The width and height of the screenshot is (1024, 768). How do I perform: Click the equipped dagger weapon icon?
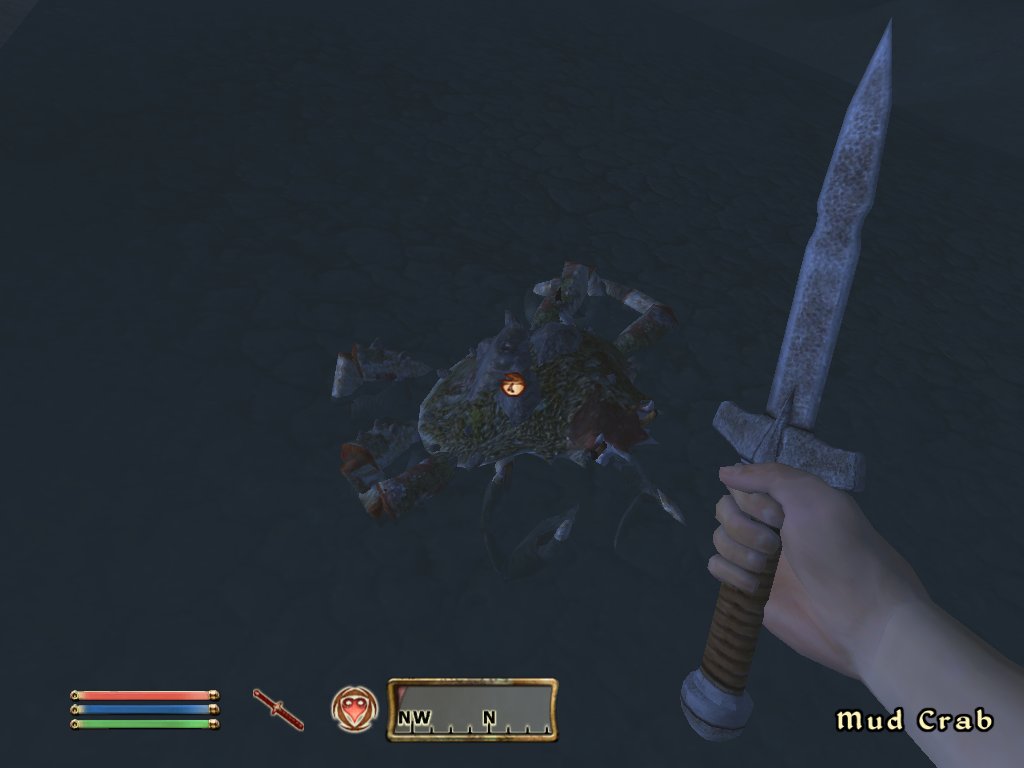click(278, 709)
